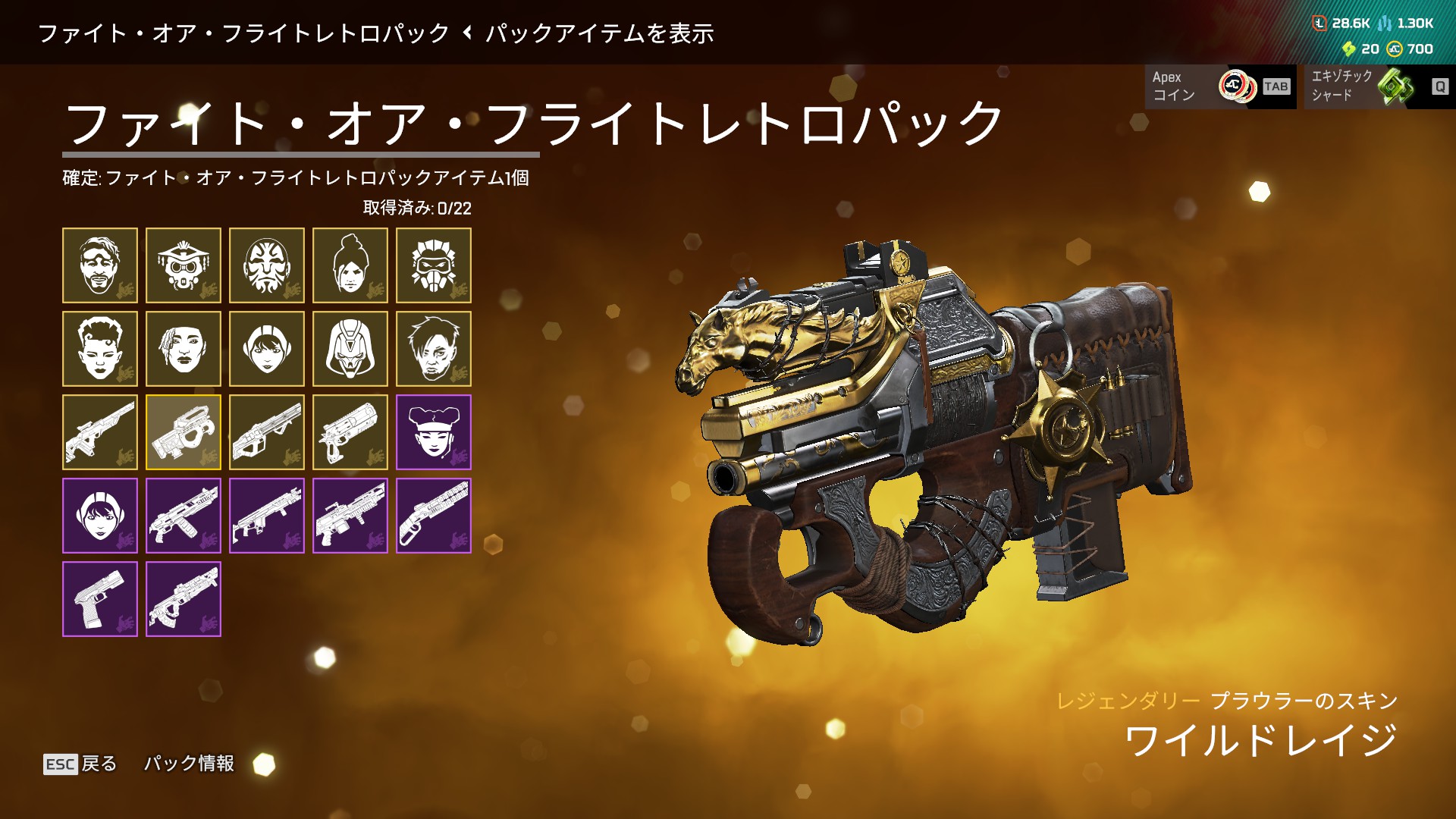
Task: View the legendary Revenant skin
Action: pos(350,349)
